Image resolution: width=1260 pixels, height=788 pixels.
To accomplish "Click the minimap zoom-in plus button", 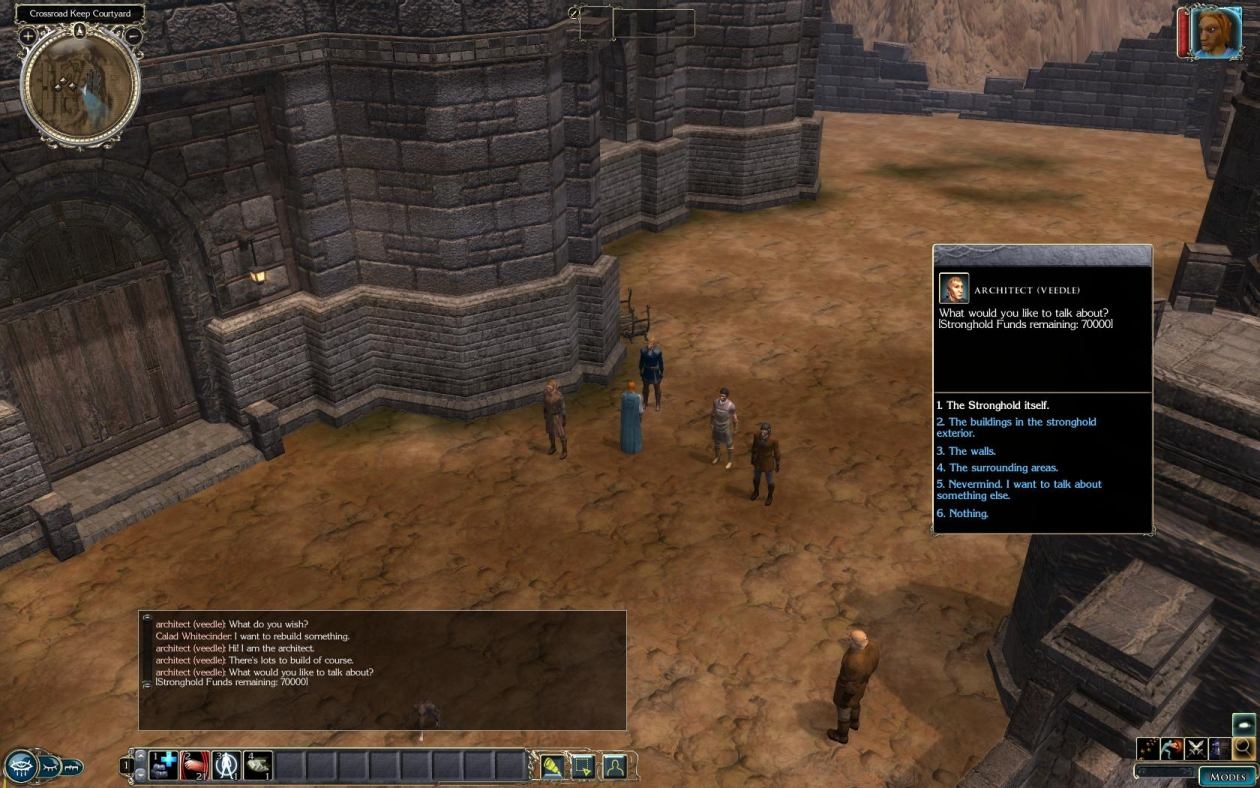I will 28,36.
